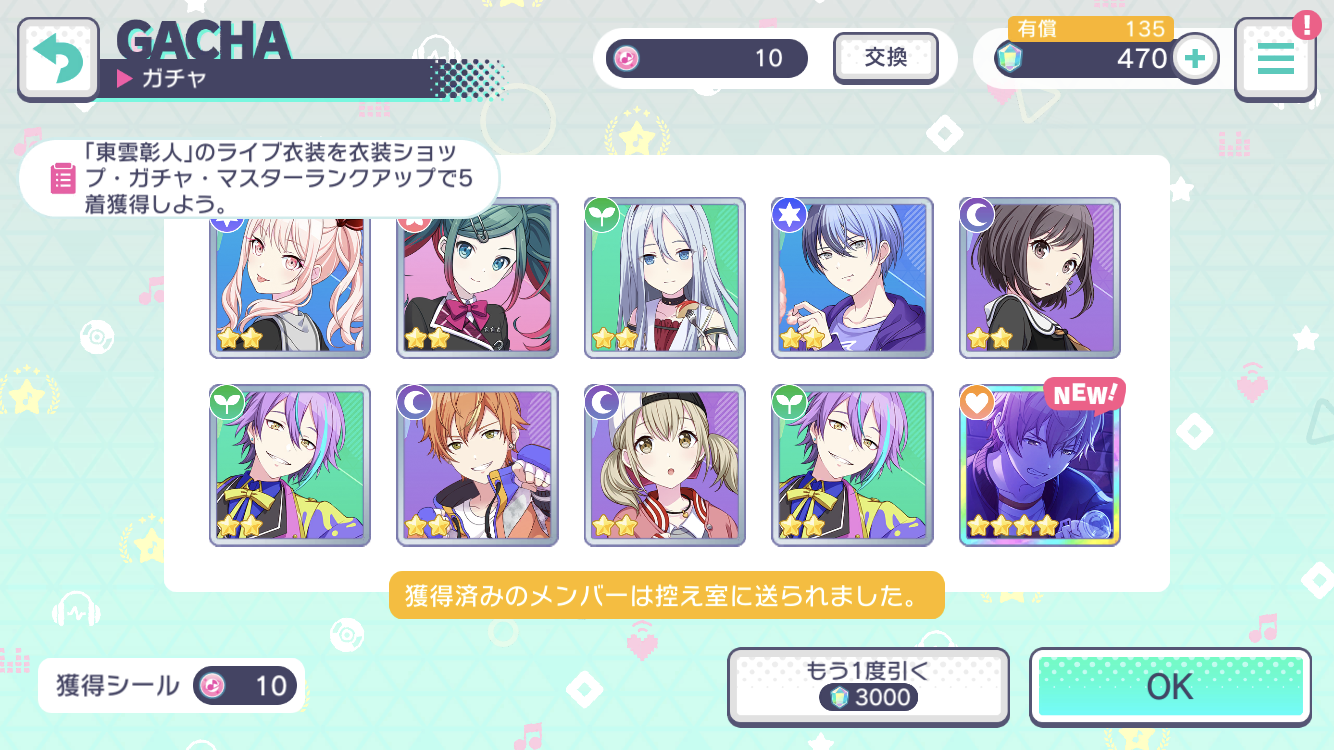This screenshot has height=750, width=1334.
Task: Select the orange-haired boy card
Action: tap(477, 465)
